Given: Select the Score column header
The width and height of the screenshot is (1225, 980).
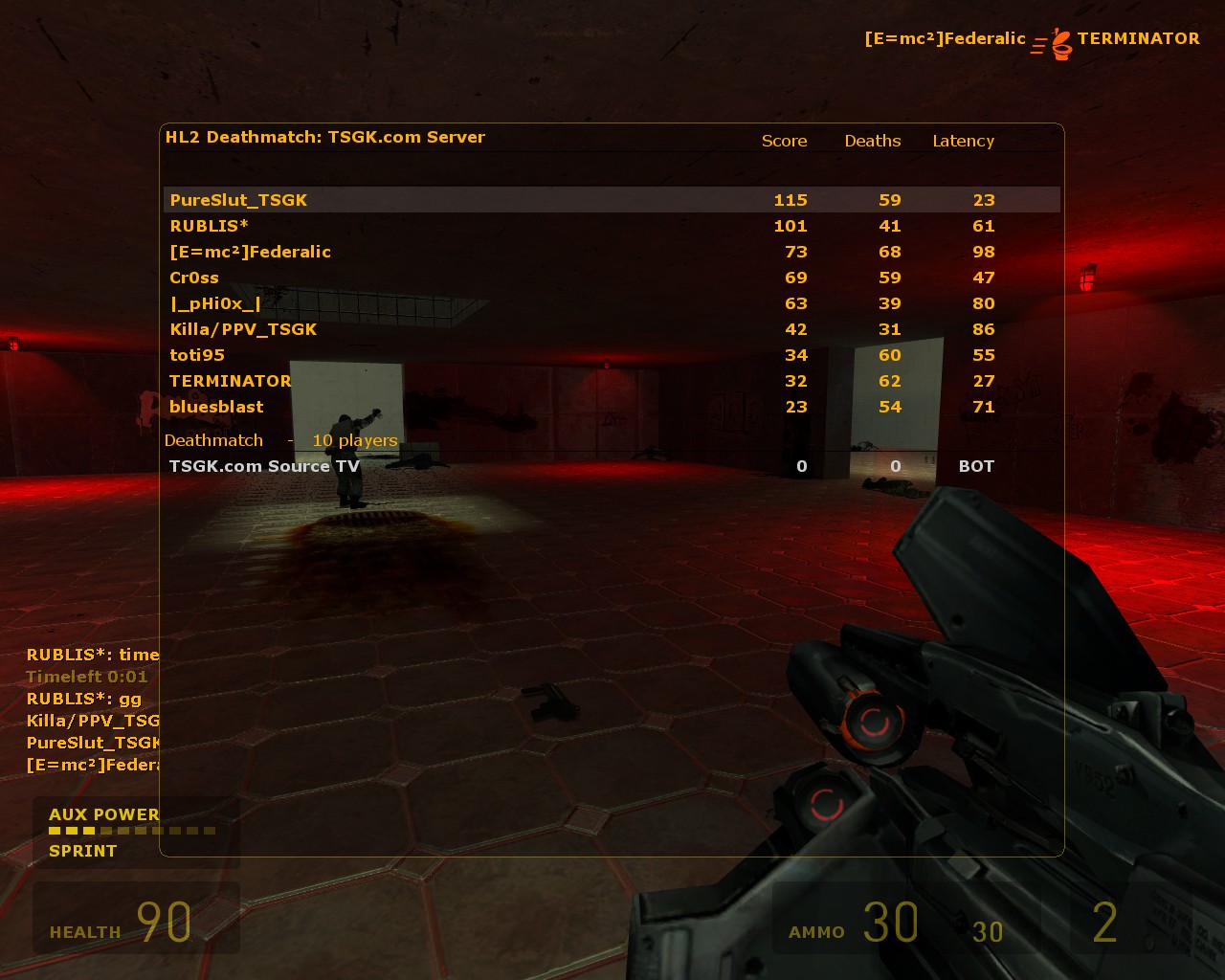Looking at the screenshot, I should pyautogui.click(x=784, y=141).
